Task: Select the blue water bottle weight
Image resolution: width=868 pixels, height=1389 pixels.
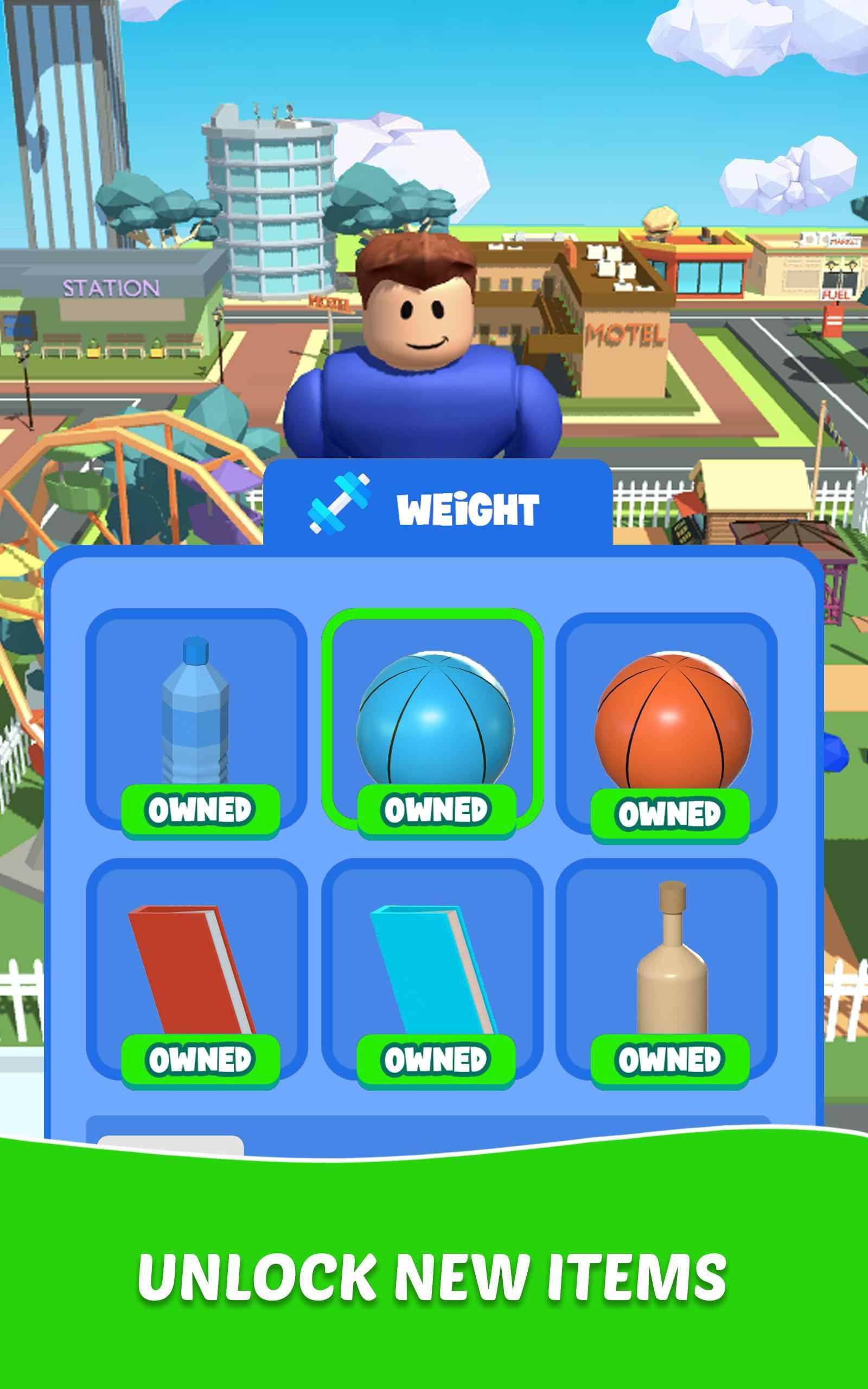Action: tap(196, 715)
